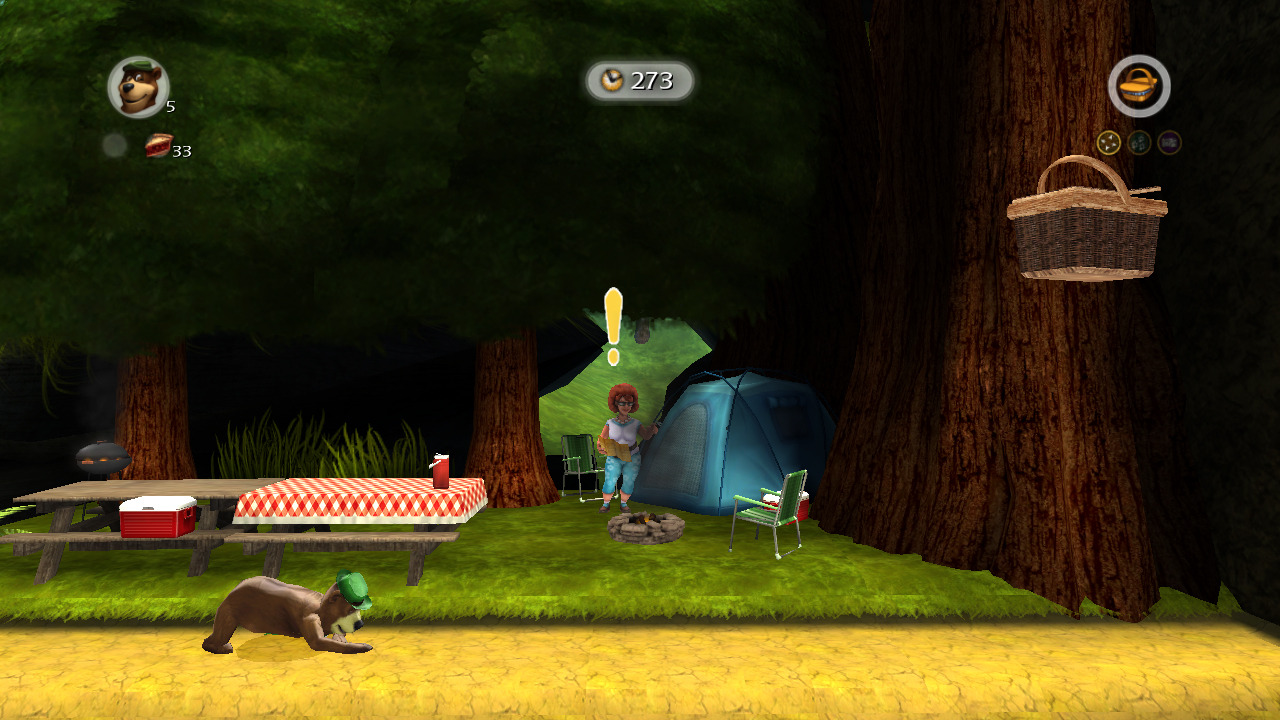Click the golden picnic basket HUD icon
Image resolution: width=1280 pixels, height=720 pixels.
[1139, 87]
